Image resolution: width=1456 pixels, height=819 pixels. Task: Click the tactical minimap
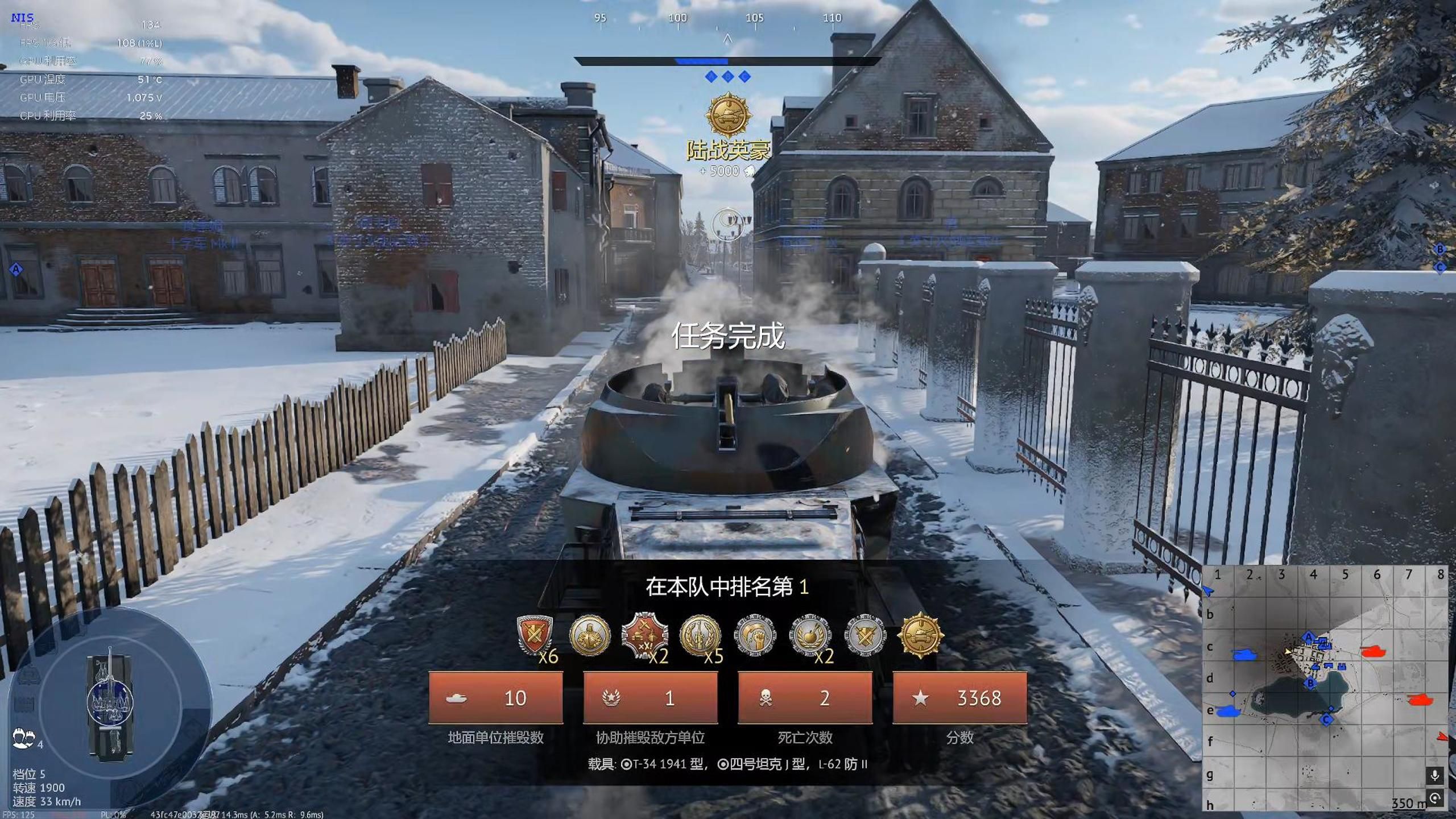pos(1325,689)
